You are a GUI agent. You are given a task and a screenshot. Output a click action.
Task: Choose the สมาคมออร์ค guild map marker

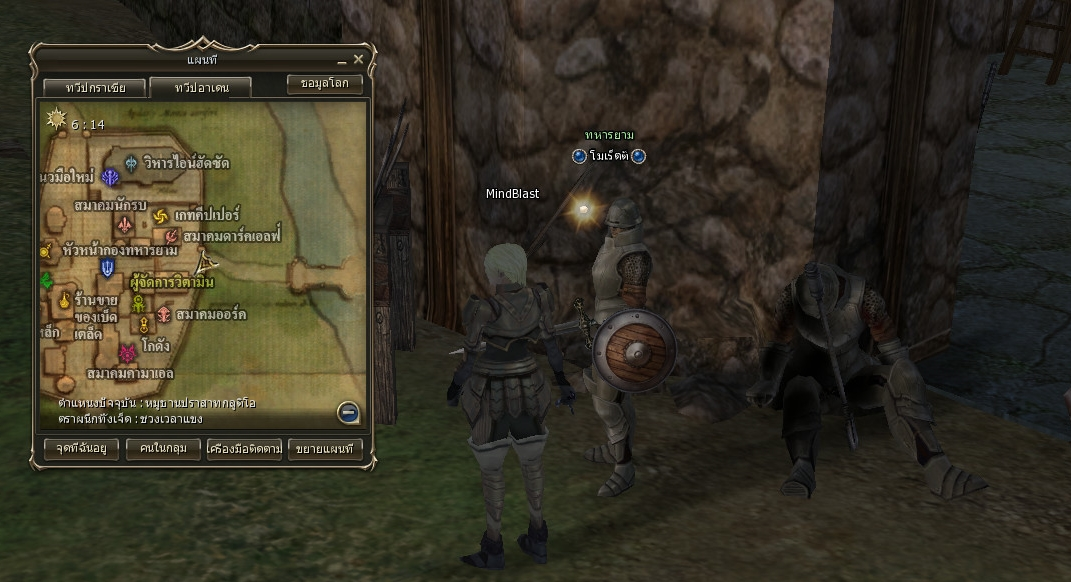[163, 314]
